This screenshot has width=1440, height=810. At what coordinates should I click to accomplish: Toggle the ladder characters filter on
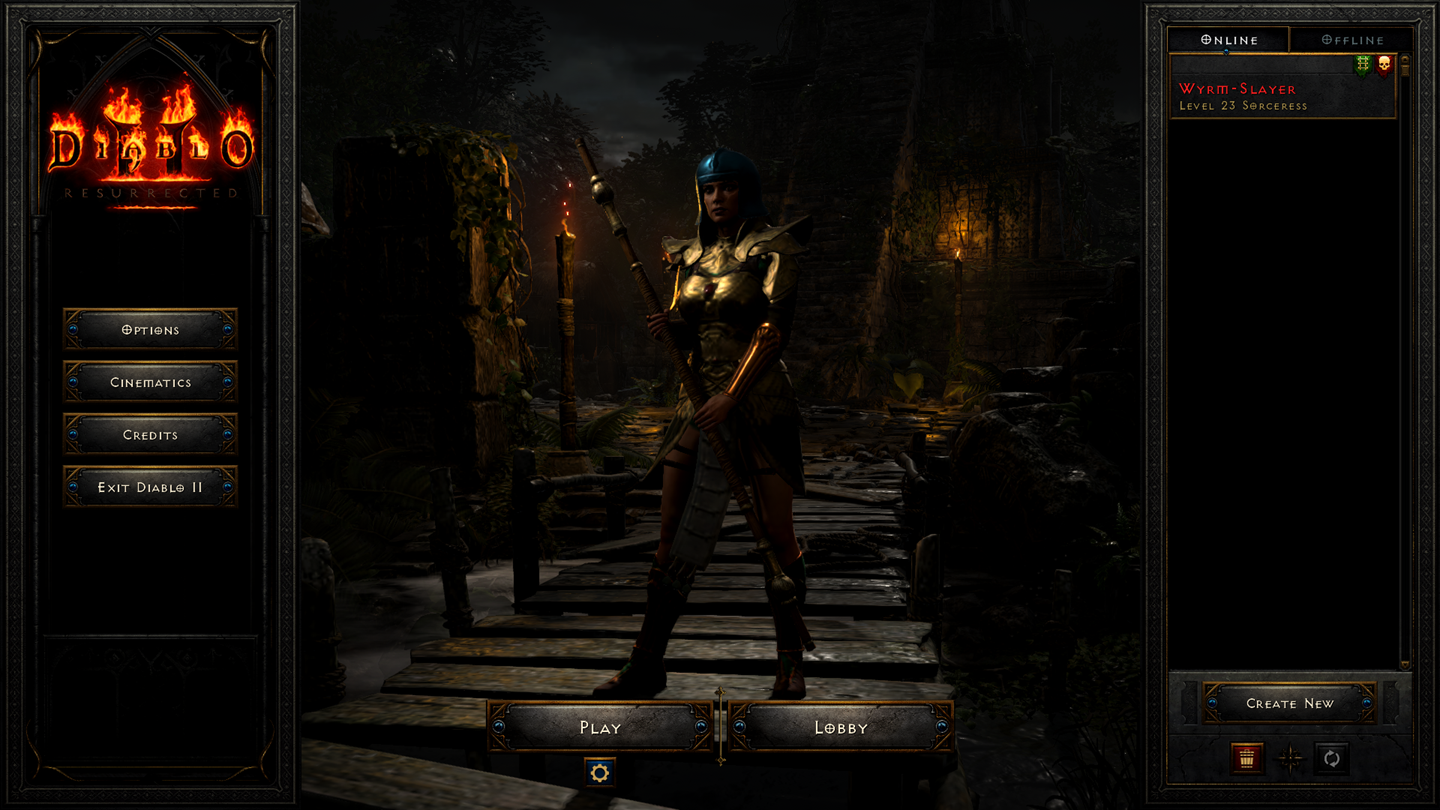tap(1362, 63)
